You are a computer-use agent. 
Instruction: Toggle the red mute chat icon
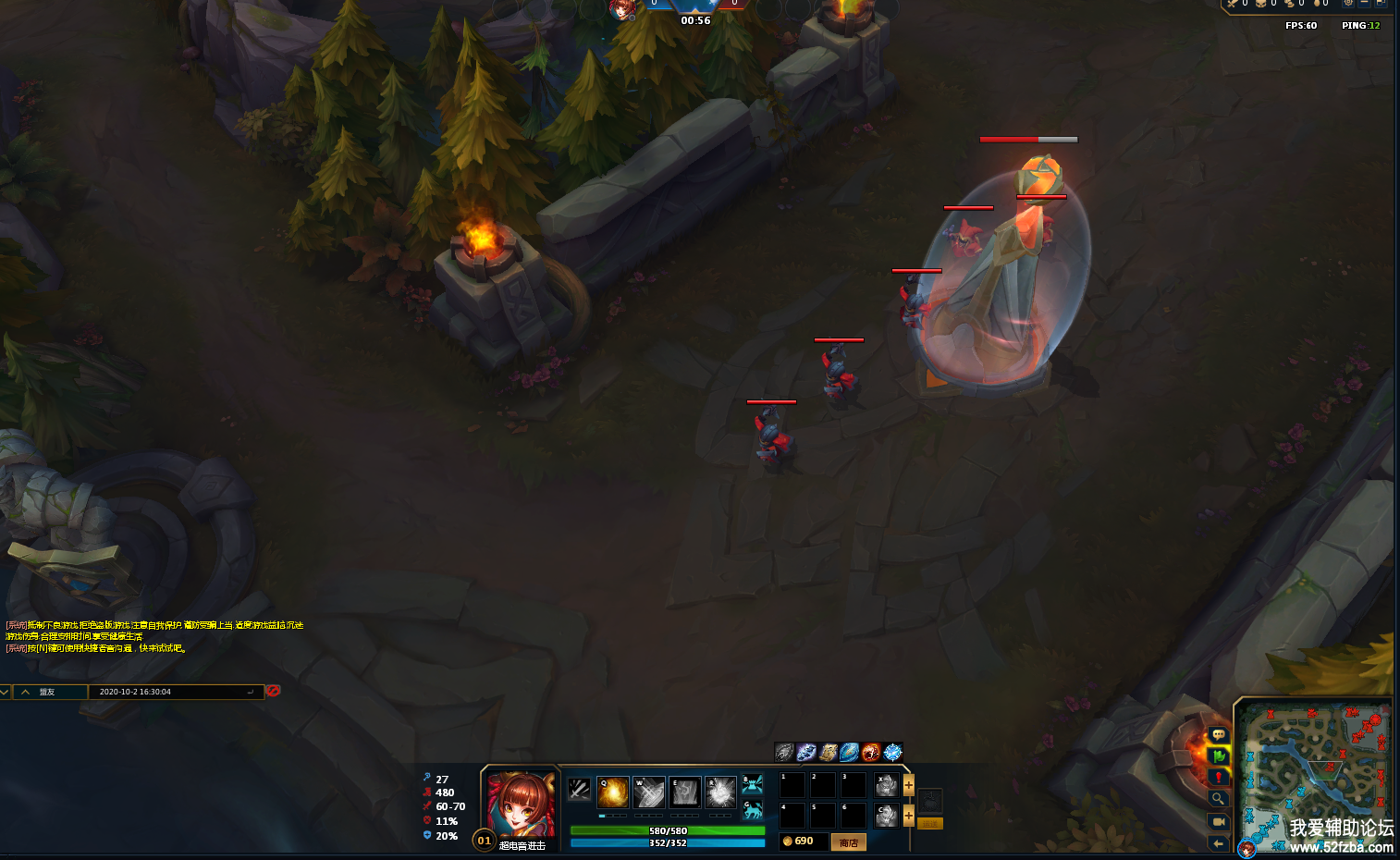click(x=273, y=691)
